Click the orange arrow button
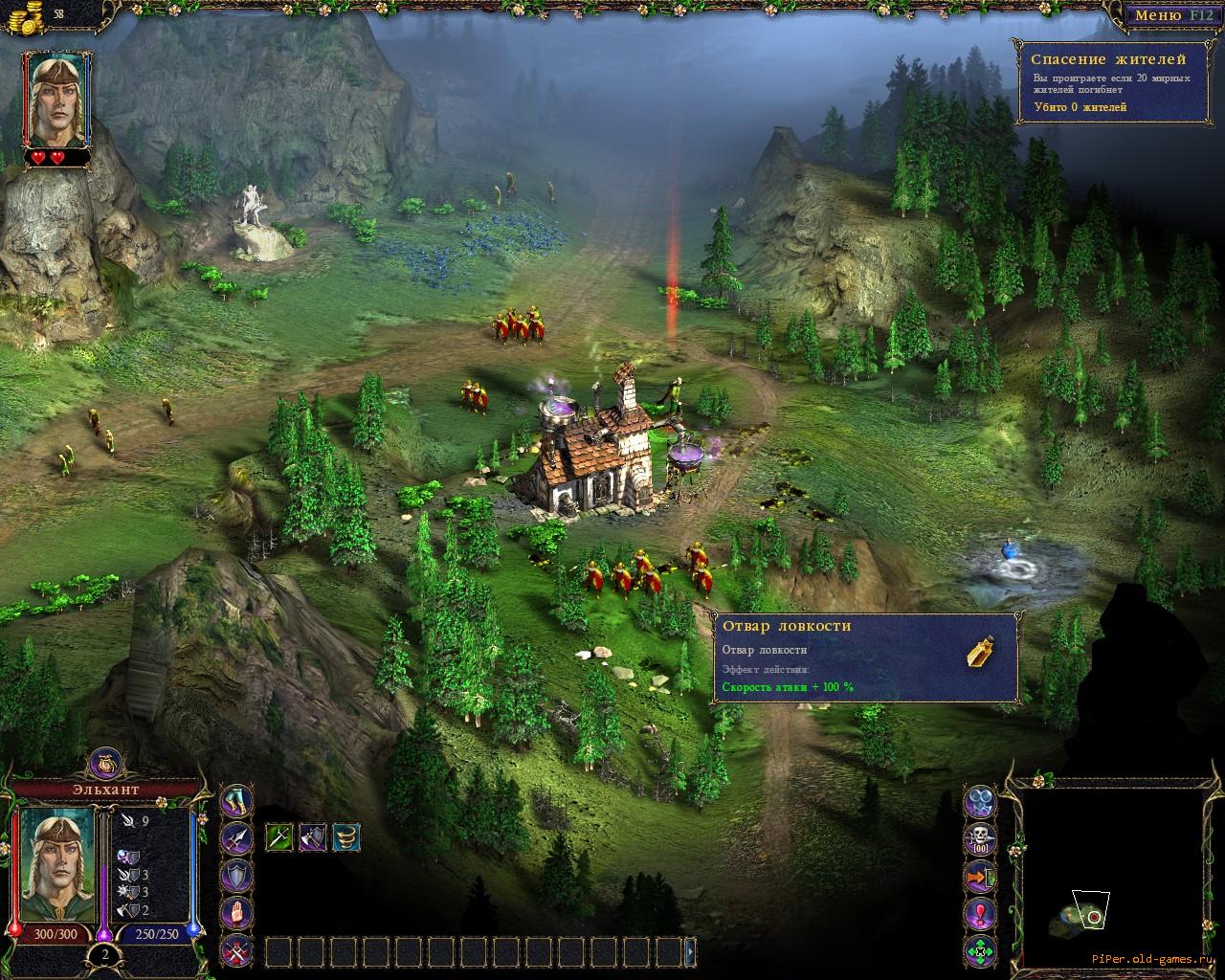1225x980 pixels. pyautogui.click(x=980, y=876)
